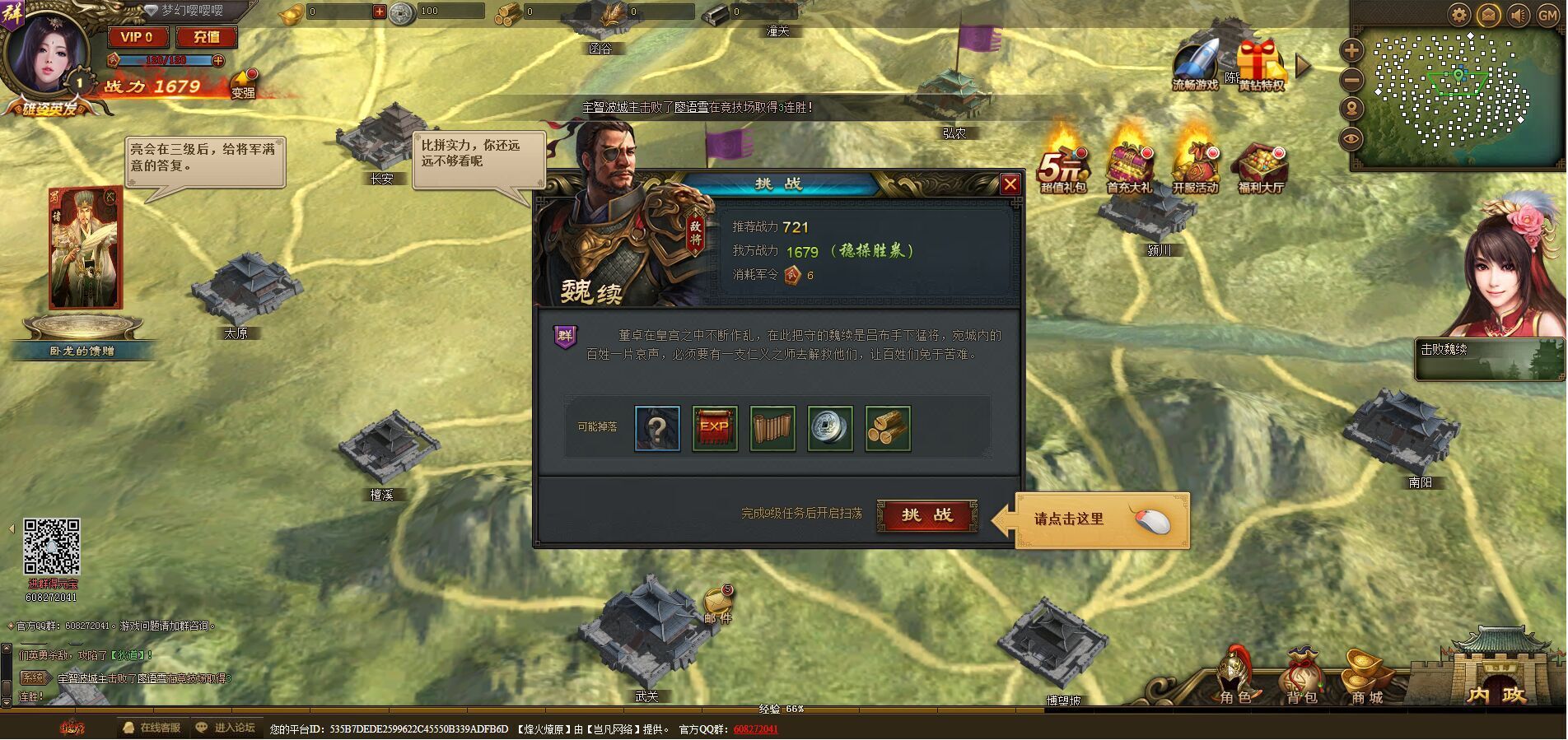Start the battle with the red 挑战 button
Viewport: 1568px width, 740px height.
[926, 516]
